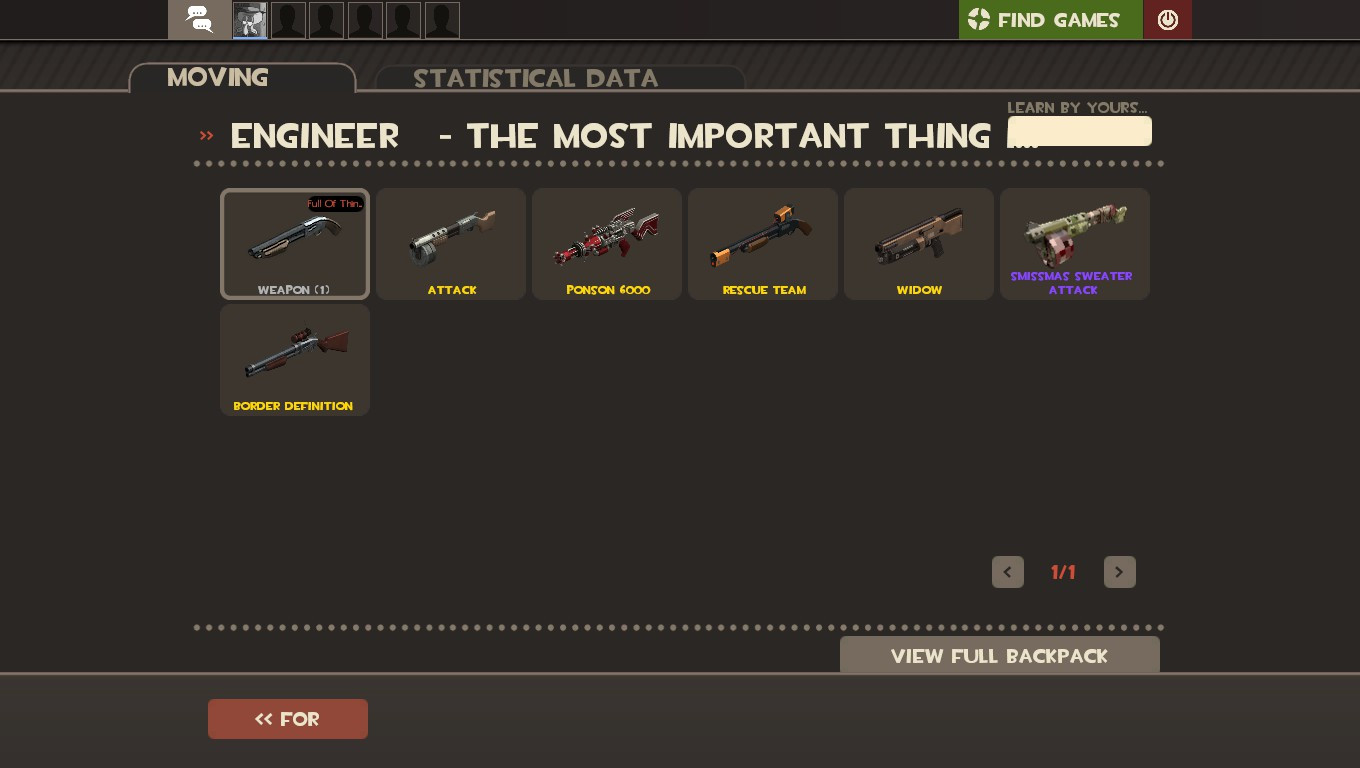Select the Widow rifle icon

click(x=919, y=240)
